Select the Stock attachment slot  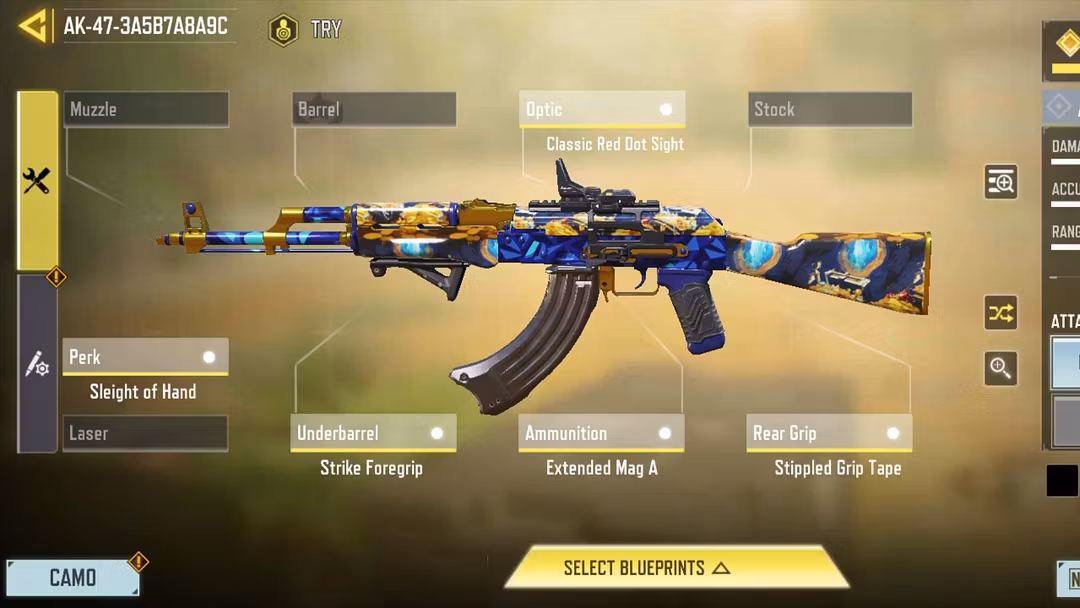(829, 110)
